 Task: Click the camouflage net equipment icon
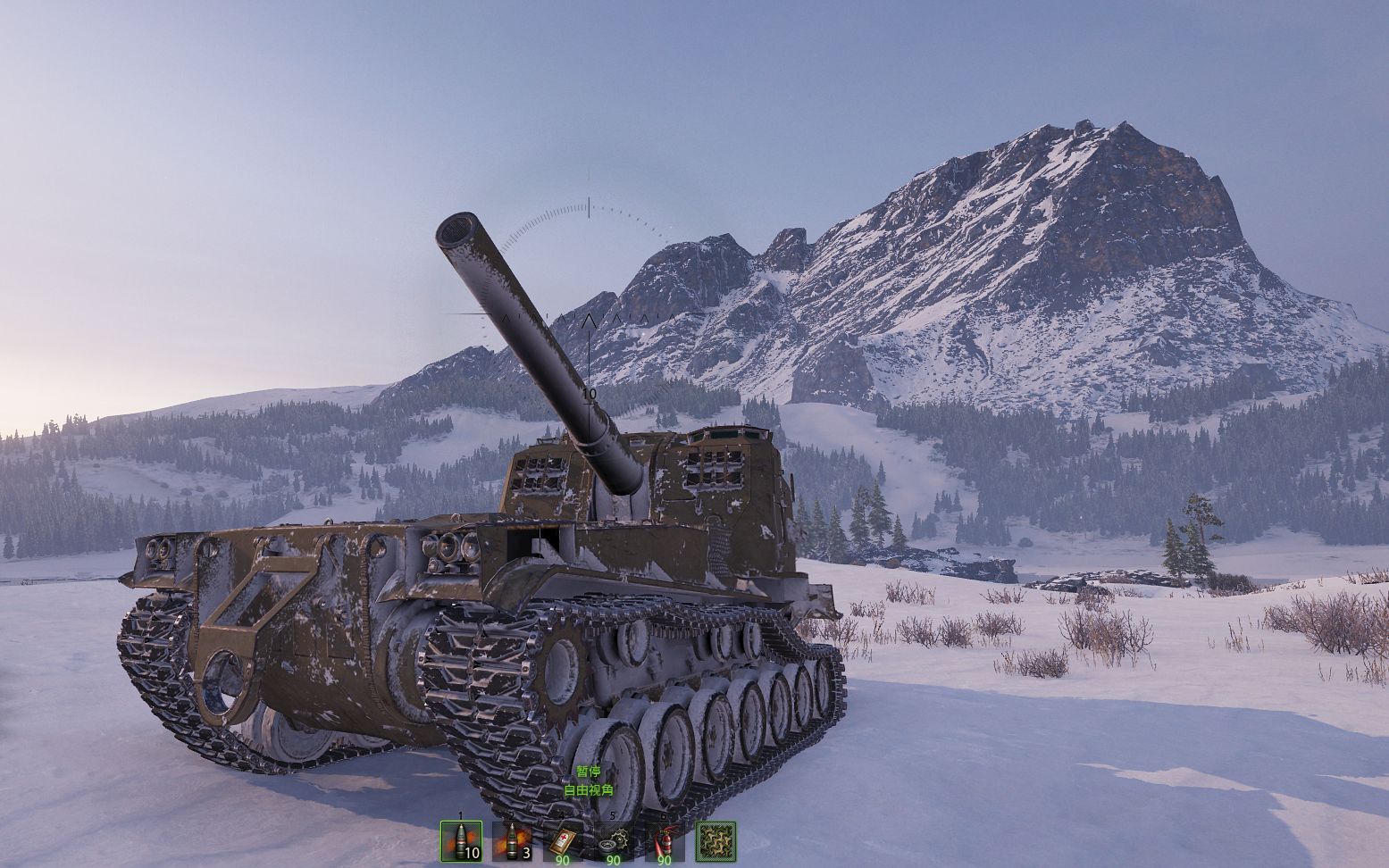tap(715, 841)
